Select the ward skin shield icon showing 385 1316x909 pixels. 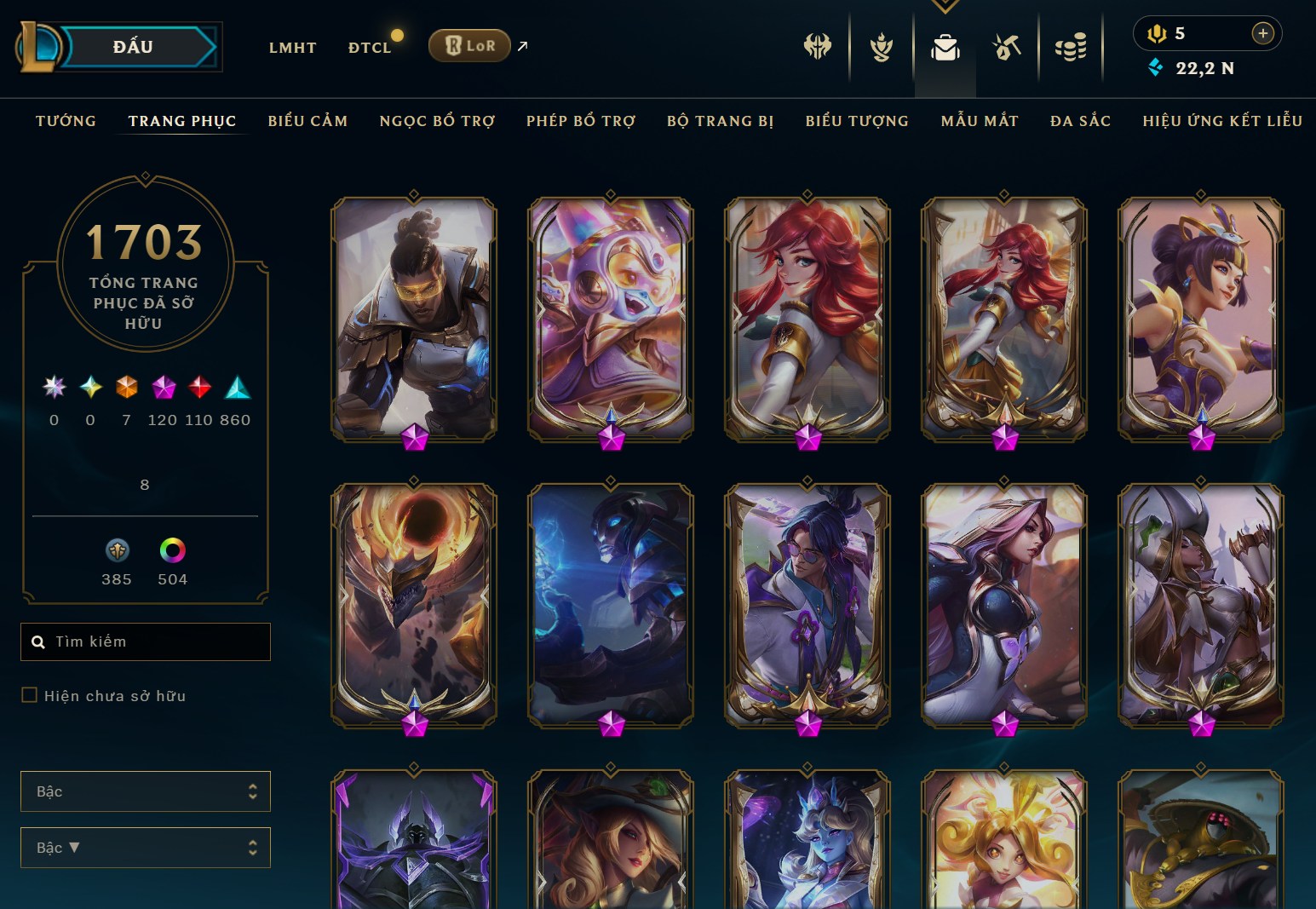click(118, 550)
